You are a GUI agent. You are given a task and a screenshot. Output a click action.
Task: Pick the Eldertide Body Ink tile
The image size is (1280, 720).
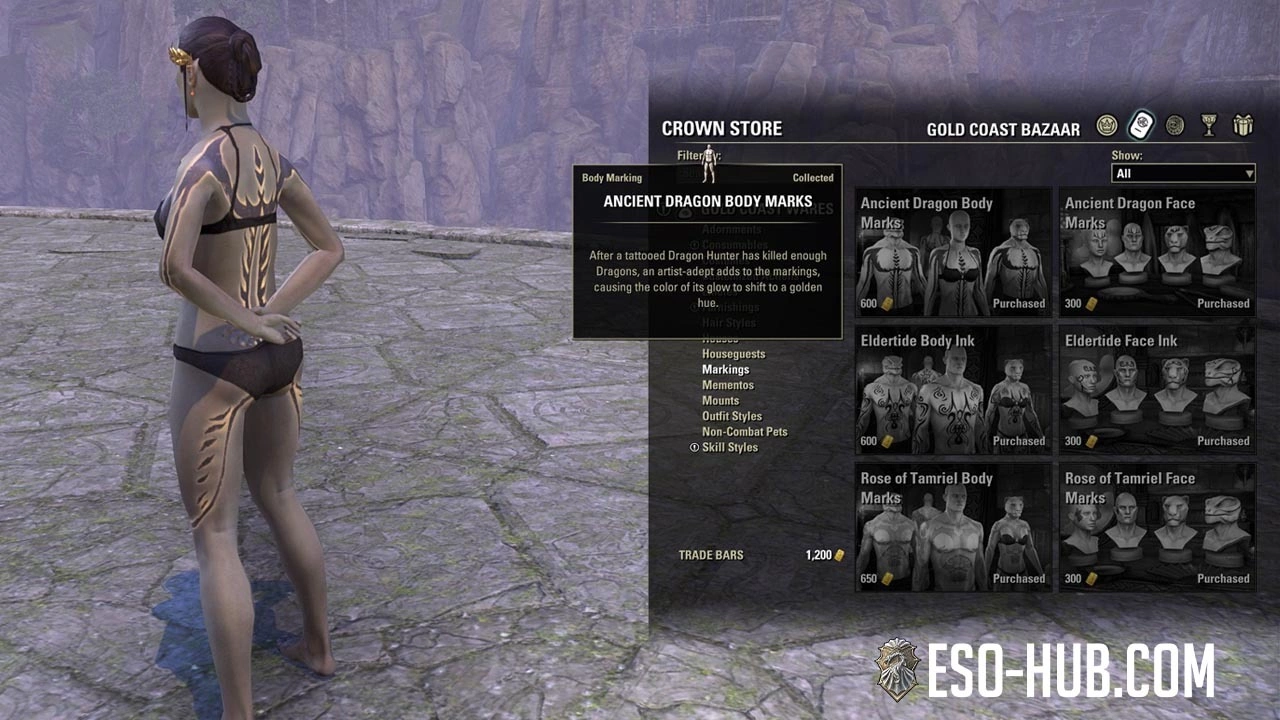pyautogui.click(x=953, y=389)
